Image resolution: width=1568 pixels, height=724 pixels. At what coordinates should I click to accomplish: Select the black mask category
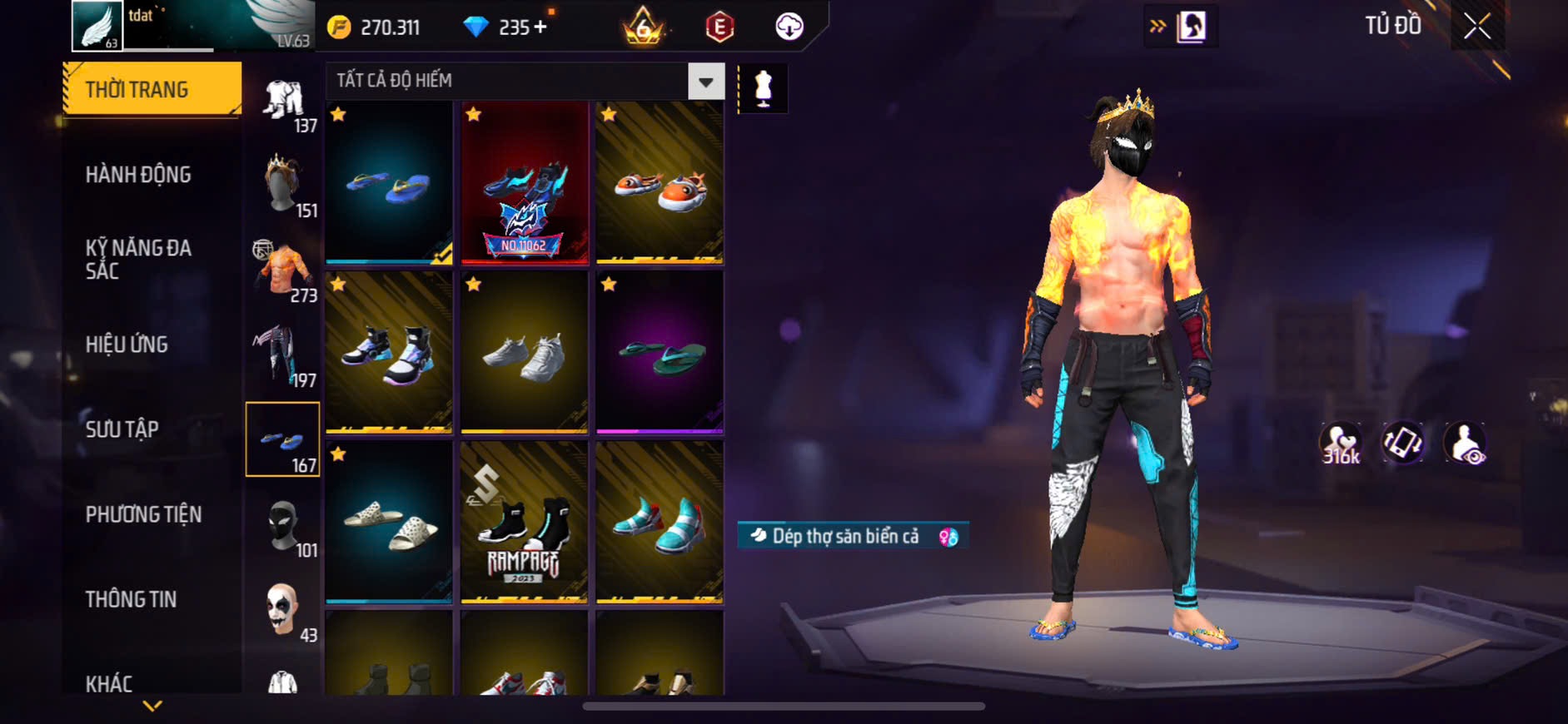pos(283,524)
